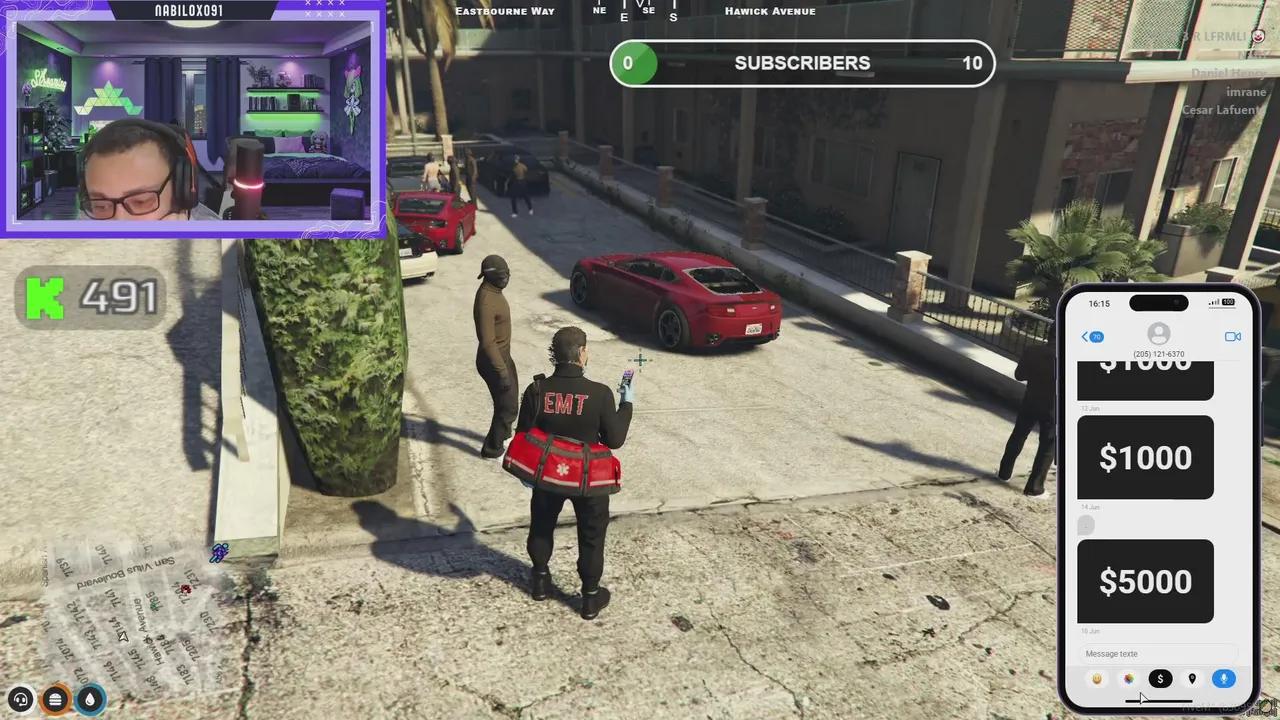This screenshot has width=1280, height=720.
Task: Click the water drop thirst status icon
Action: click(x=89, y=699)
